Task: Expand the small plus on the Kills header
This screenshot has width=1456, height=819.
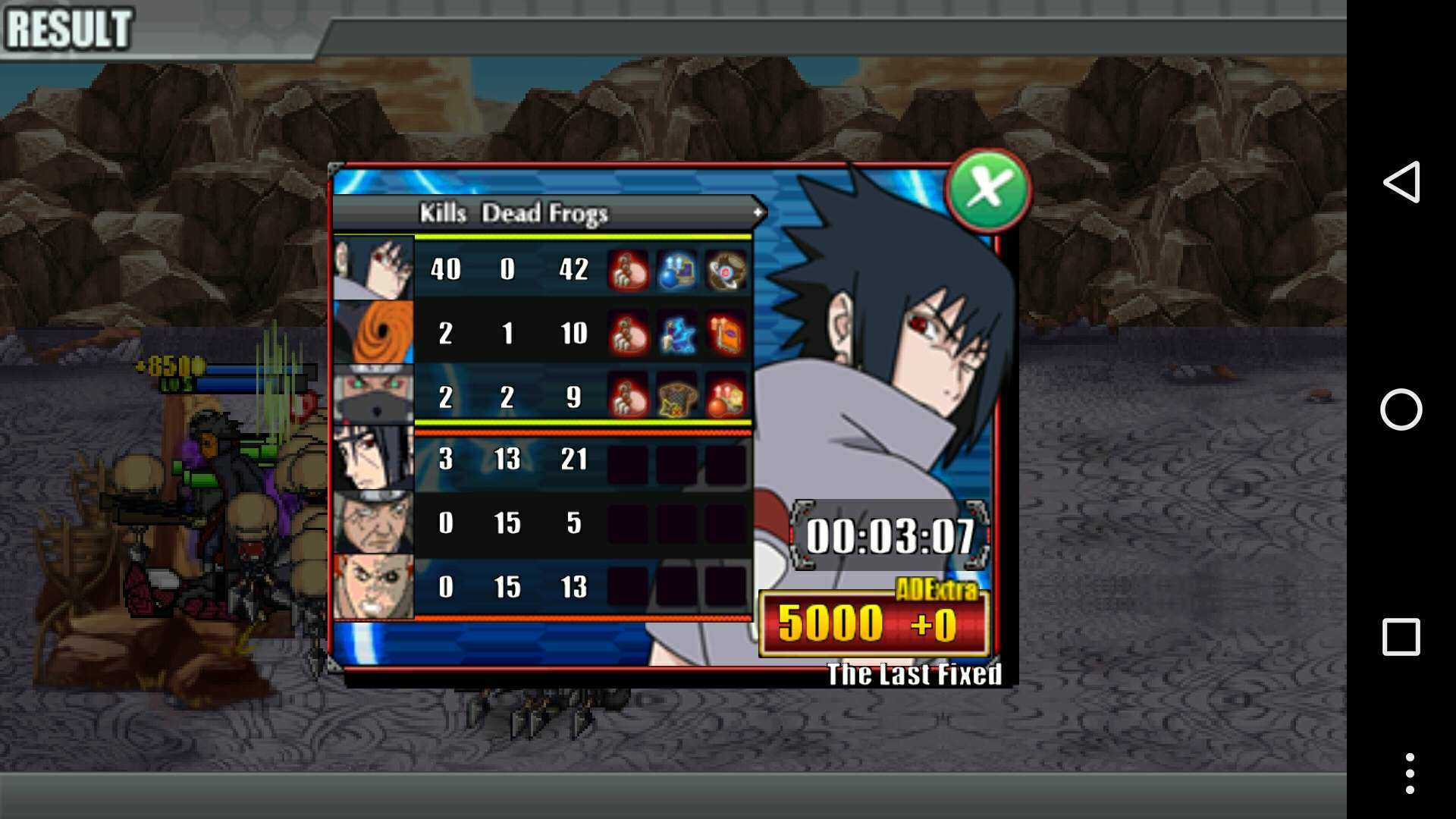Action: 757,213
